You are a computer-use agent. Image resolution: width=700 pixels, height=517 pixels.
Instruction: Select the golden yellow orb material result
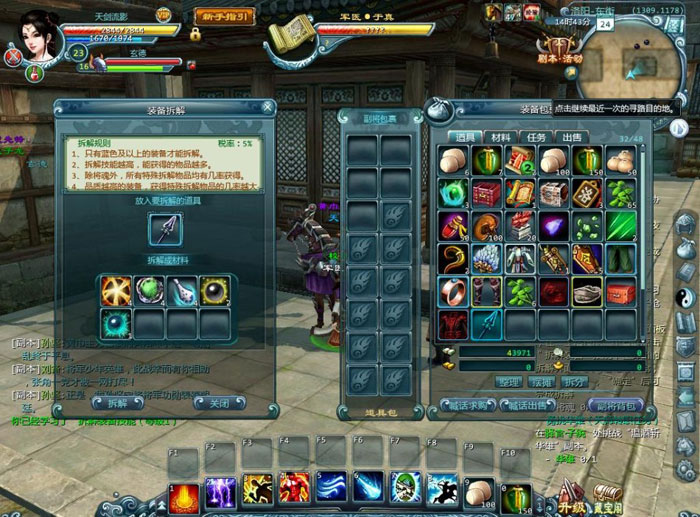pos(215,290)
